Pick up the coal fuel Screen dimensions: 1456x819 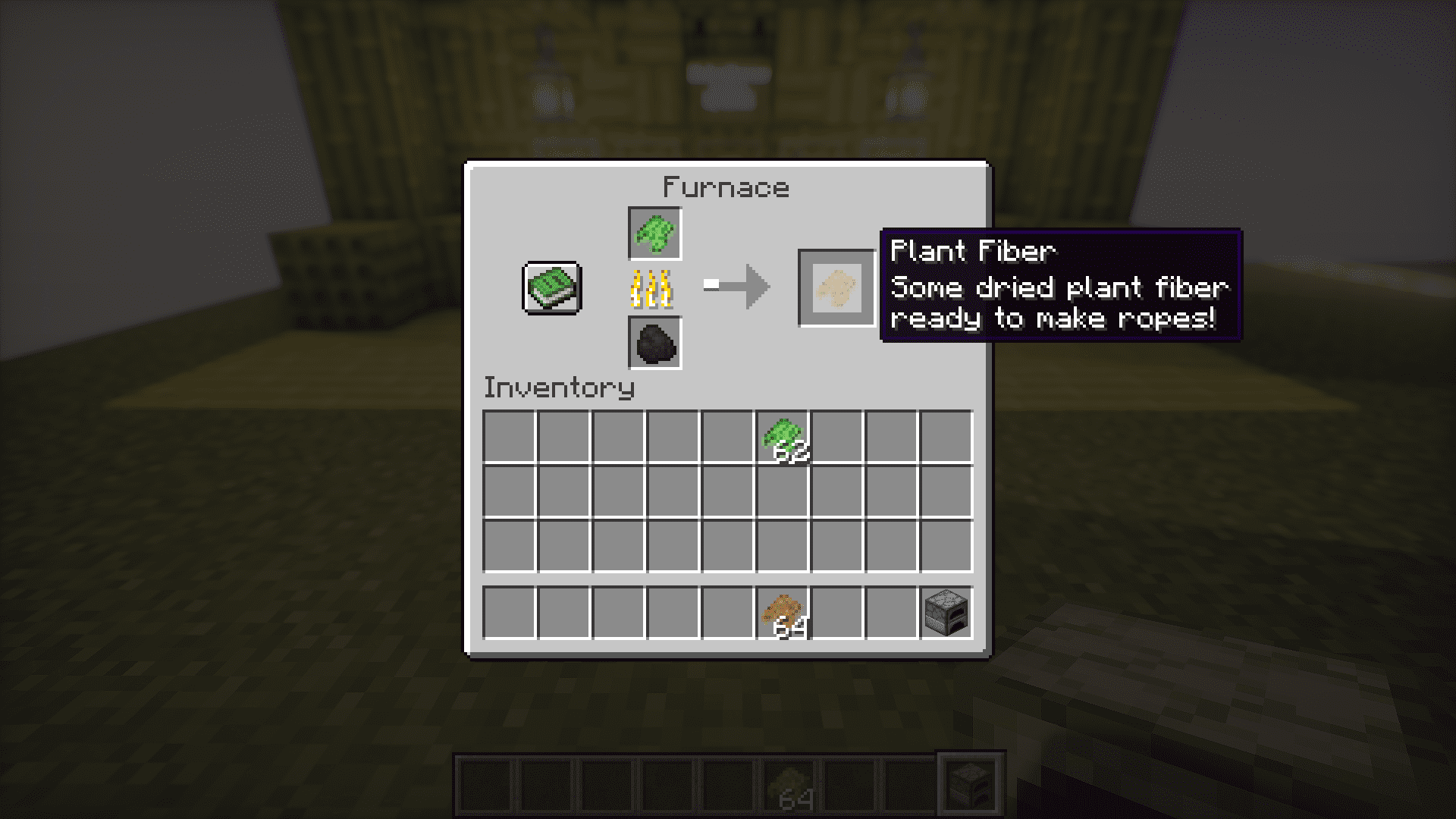(655, 344)
